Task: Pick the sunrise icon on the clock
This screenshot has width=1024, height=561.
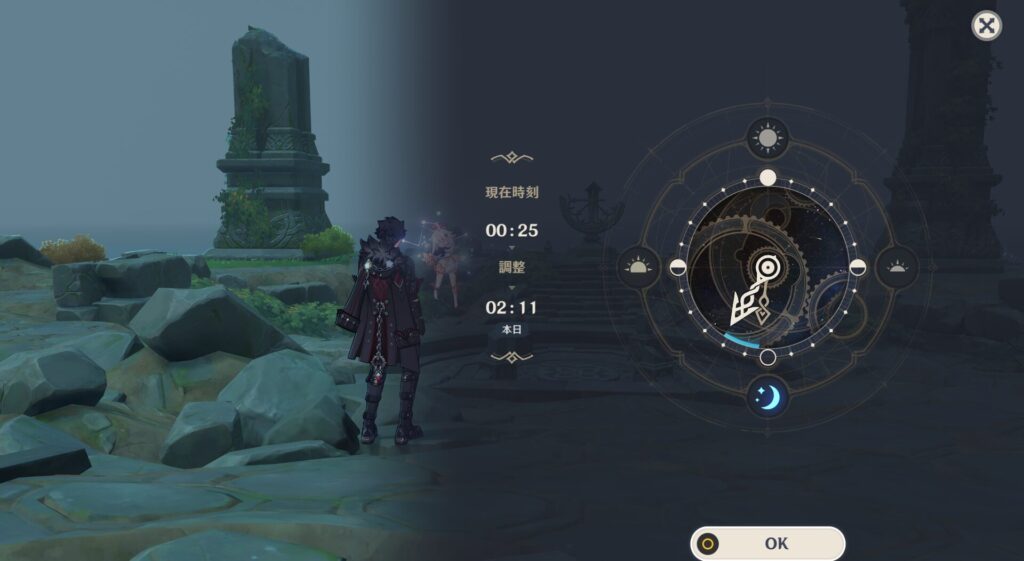Action: [x=638, y=267]
